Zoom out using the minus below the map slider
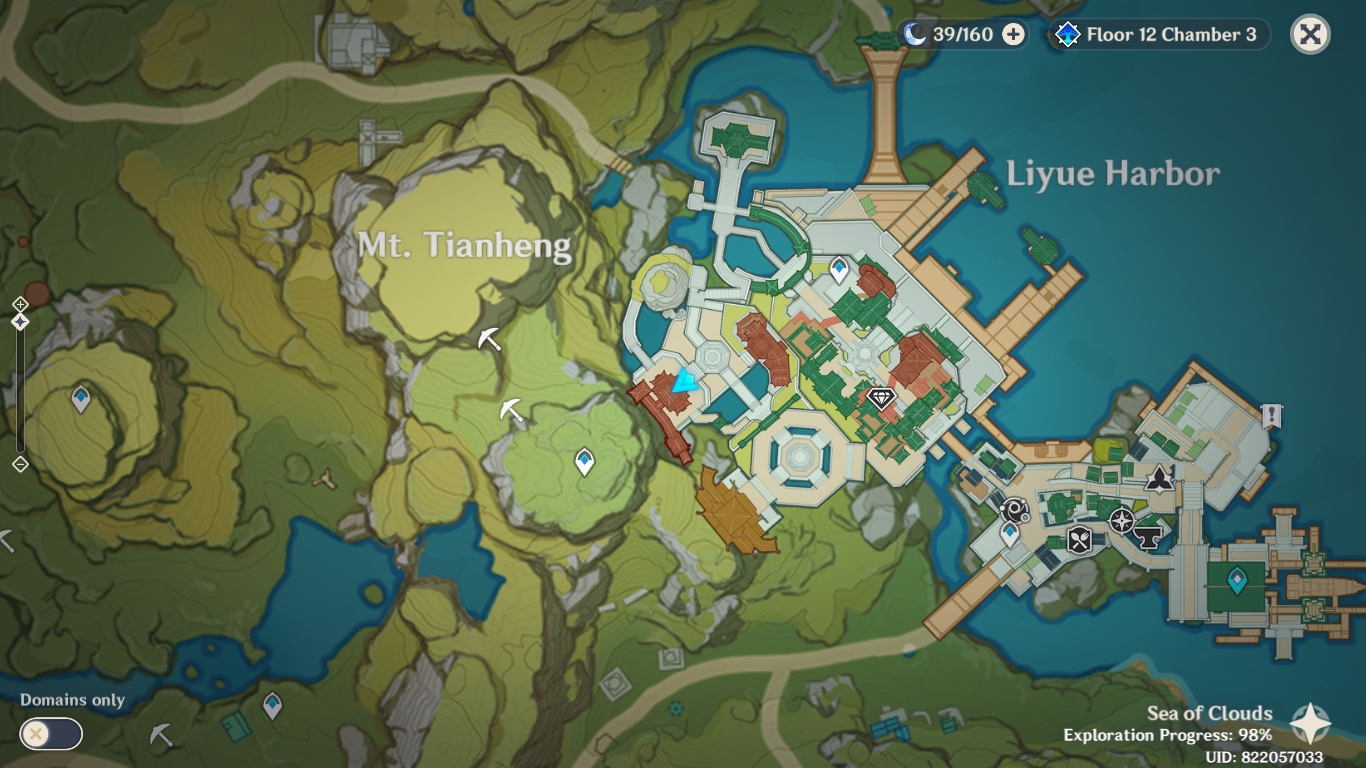 click(21, 464)
